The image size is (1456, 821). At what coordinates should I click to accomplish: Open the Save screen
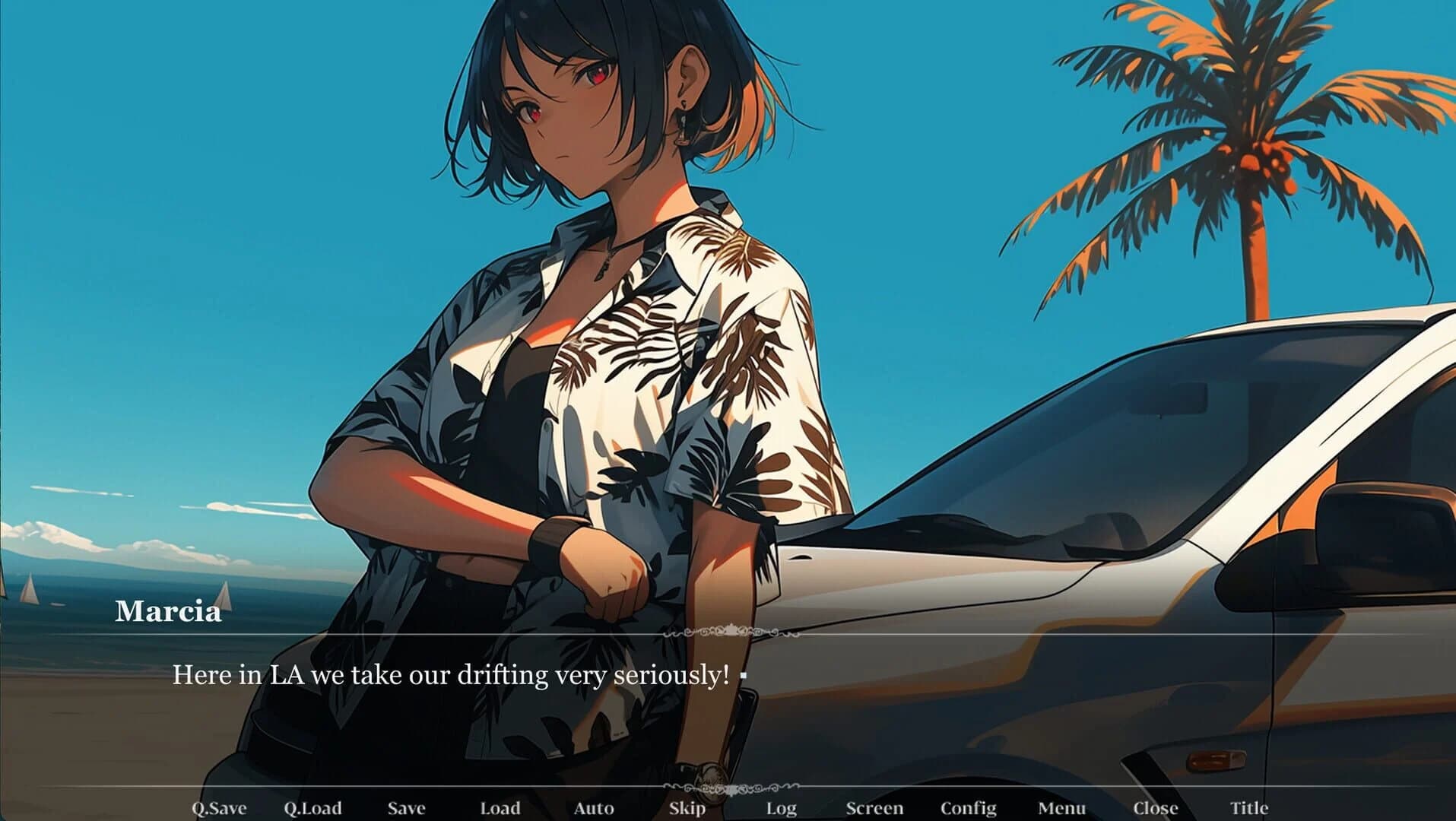tap(405, 808)
